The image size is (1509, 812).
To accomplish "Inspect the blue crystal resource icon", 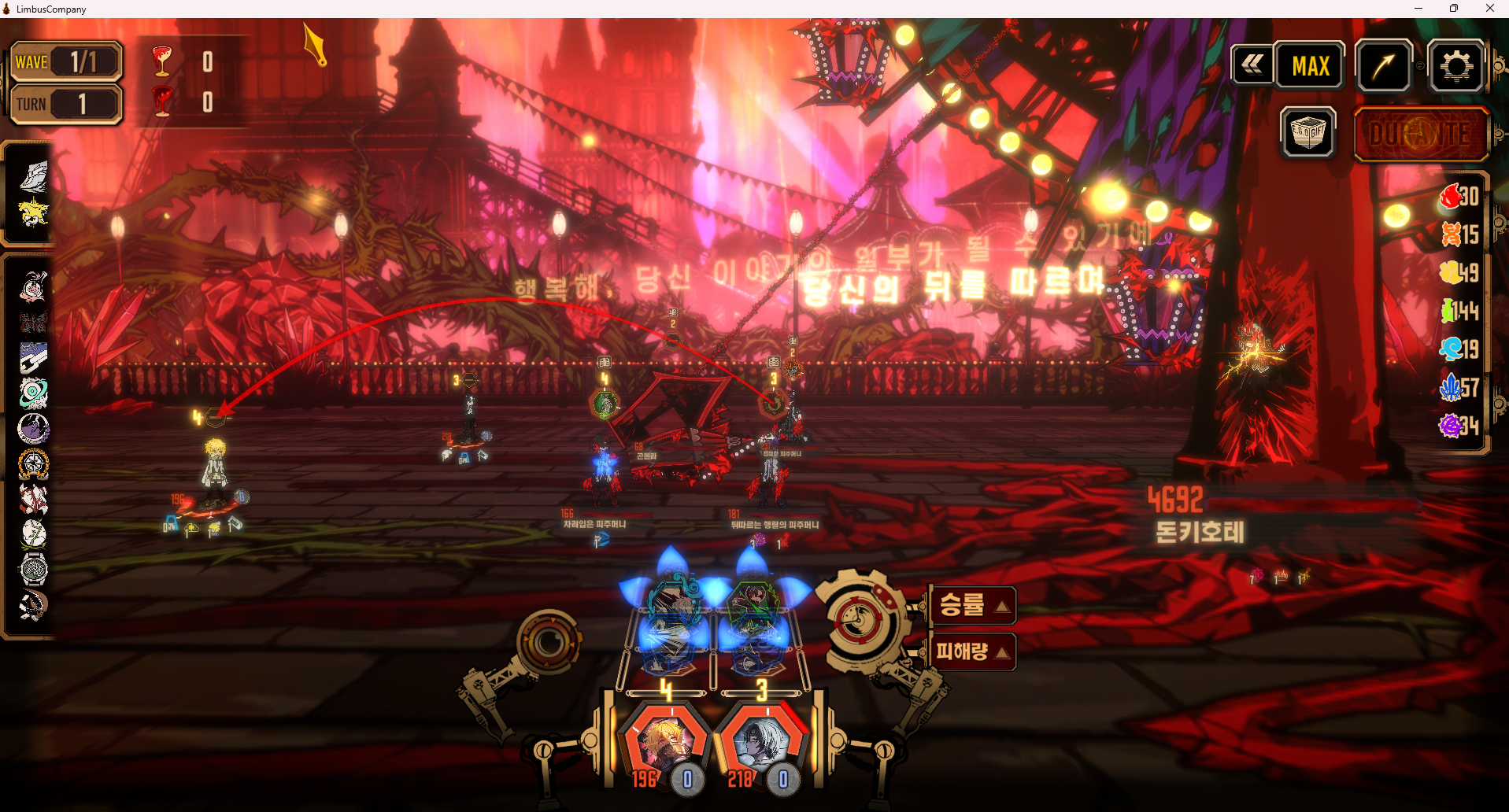I will (x=1450, y=387).
